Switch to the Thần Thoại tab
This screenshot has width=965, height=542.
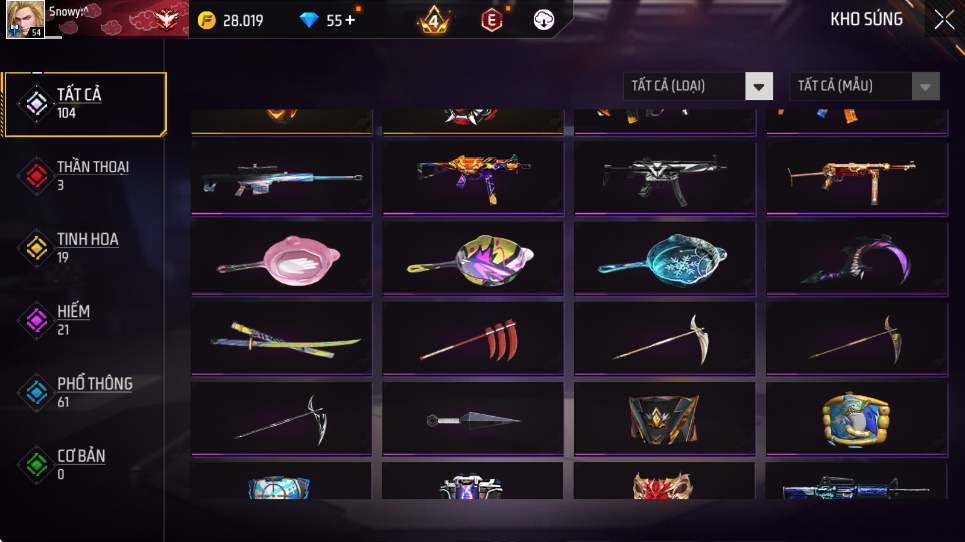[x=84, y=175]
